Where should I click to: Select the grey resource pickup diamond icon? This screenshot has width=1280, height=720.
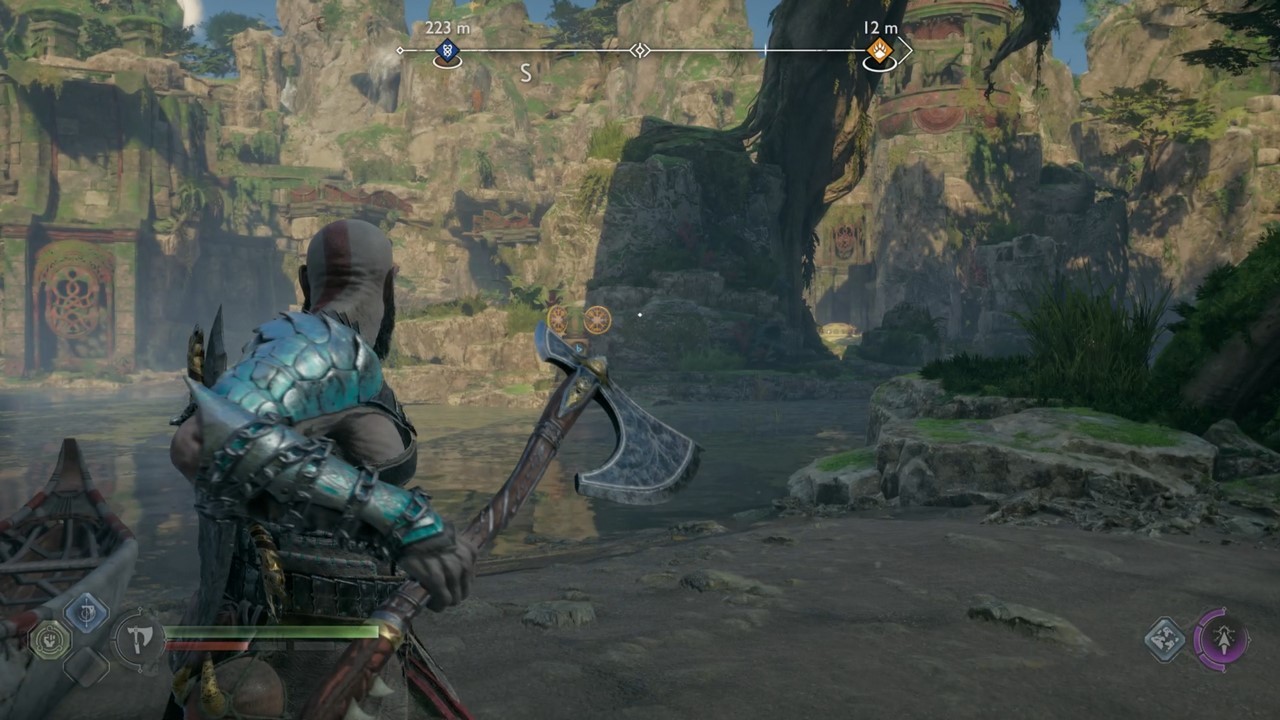click(x=1165, y=640)
